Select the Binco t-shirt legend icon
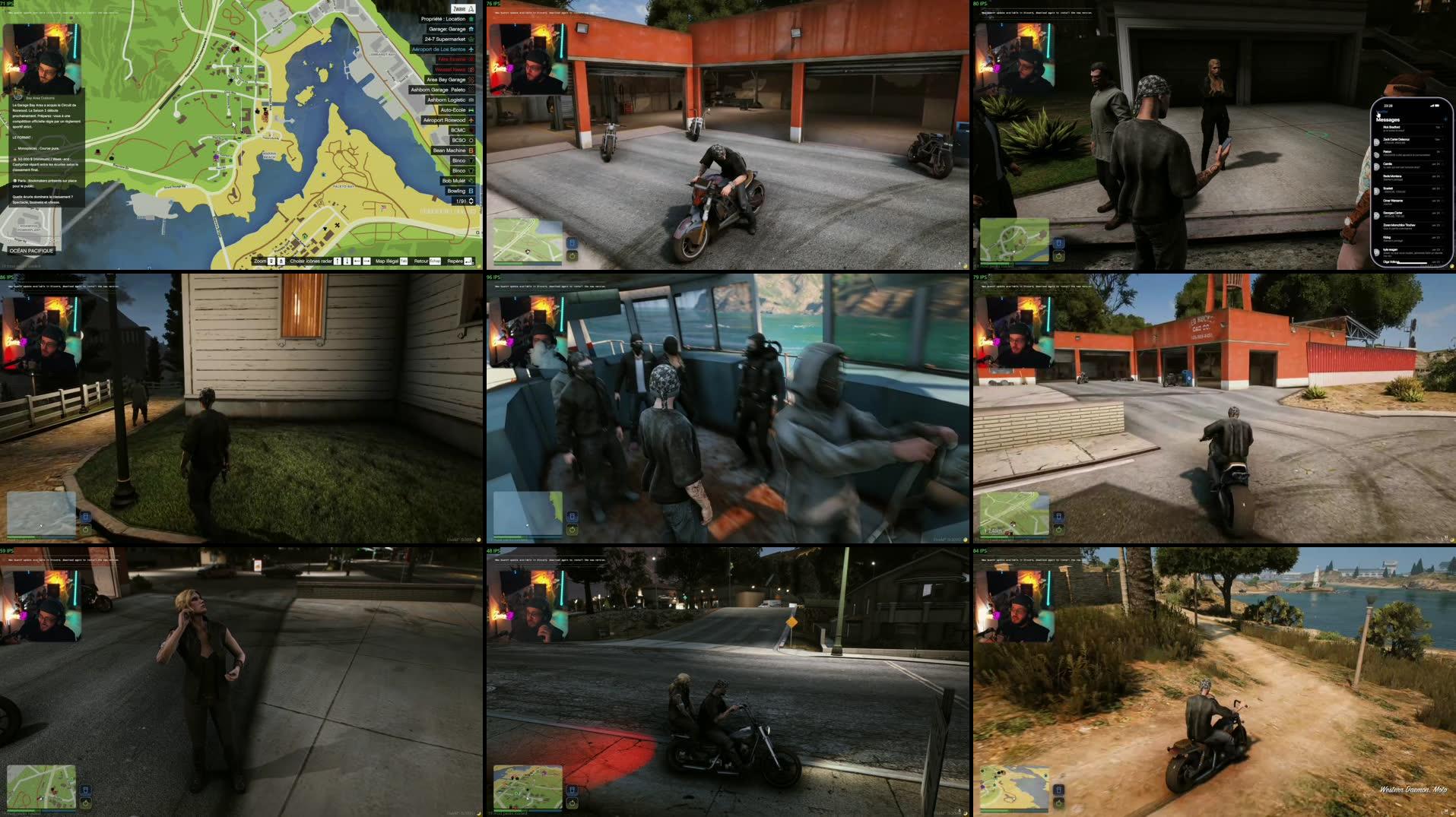Image resolution: width=1456 pixels, height=817 pixels. pos(470,160)
